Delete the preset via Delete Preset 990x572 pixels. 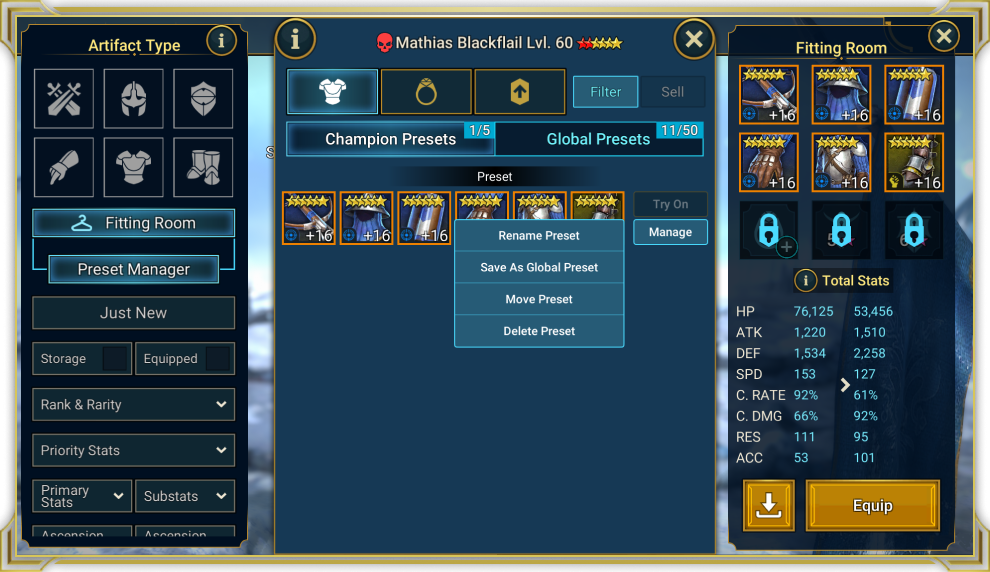pyautogui.click(x=539, y=331)
